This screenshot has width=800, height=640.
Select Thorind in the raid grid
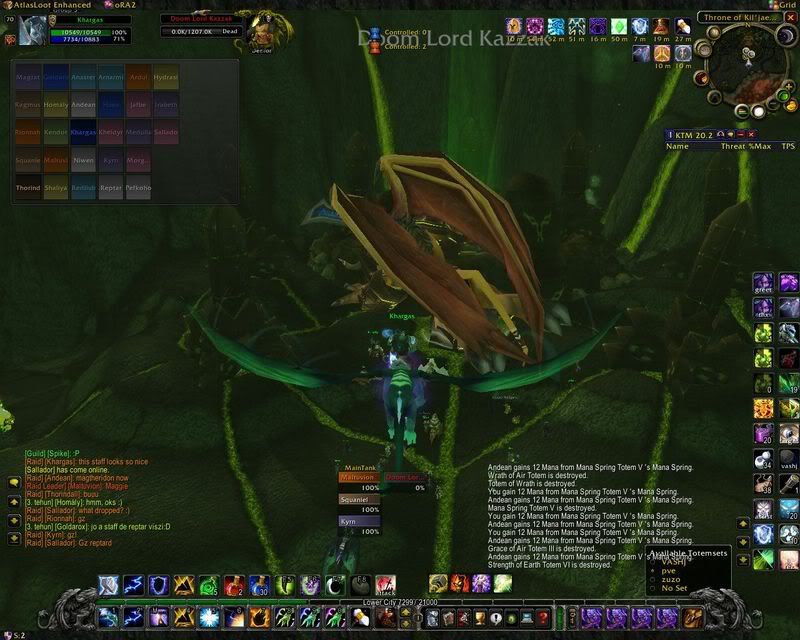click(28, 188)
